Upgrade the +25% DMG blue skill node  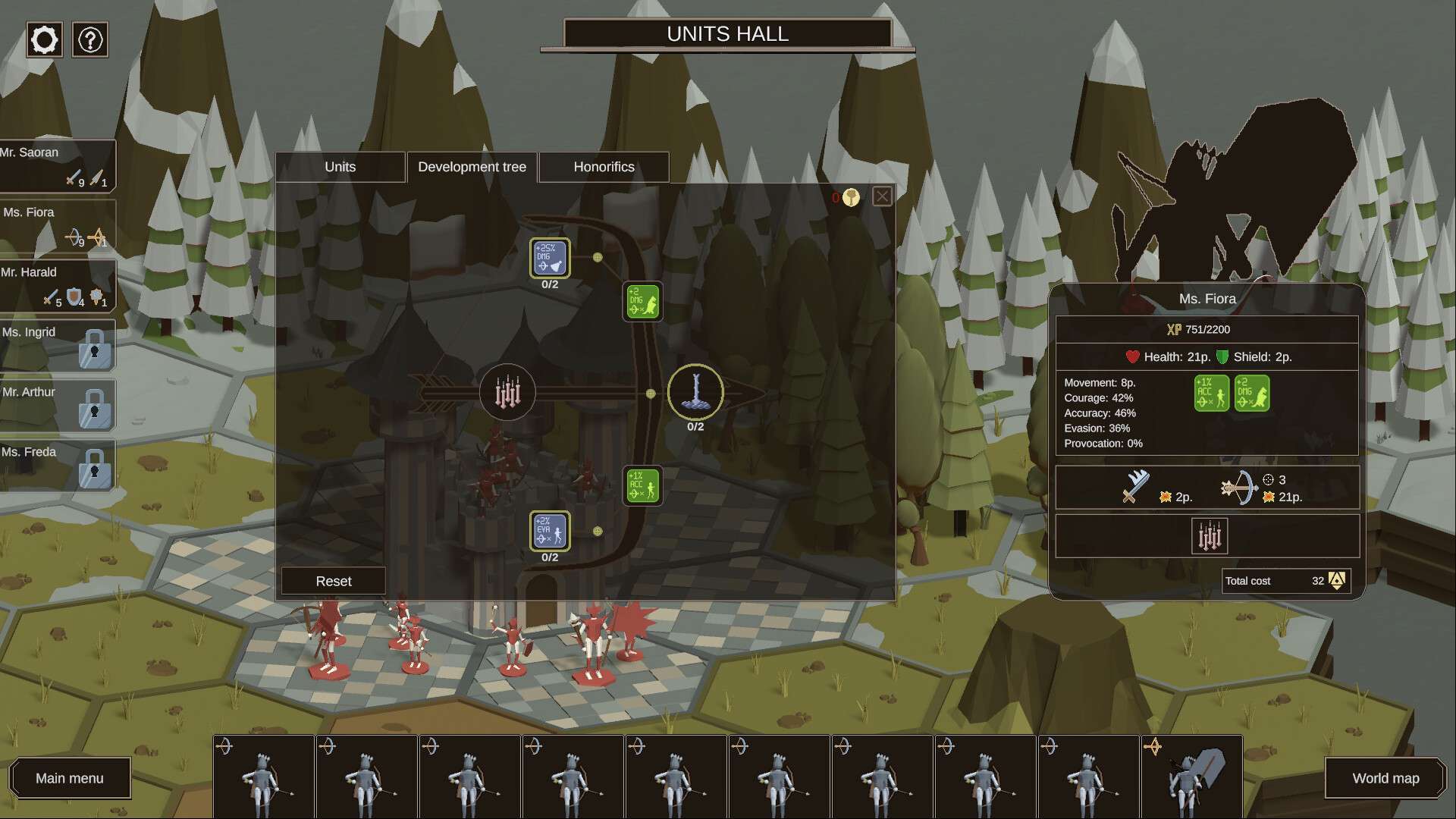coord(550,258)
